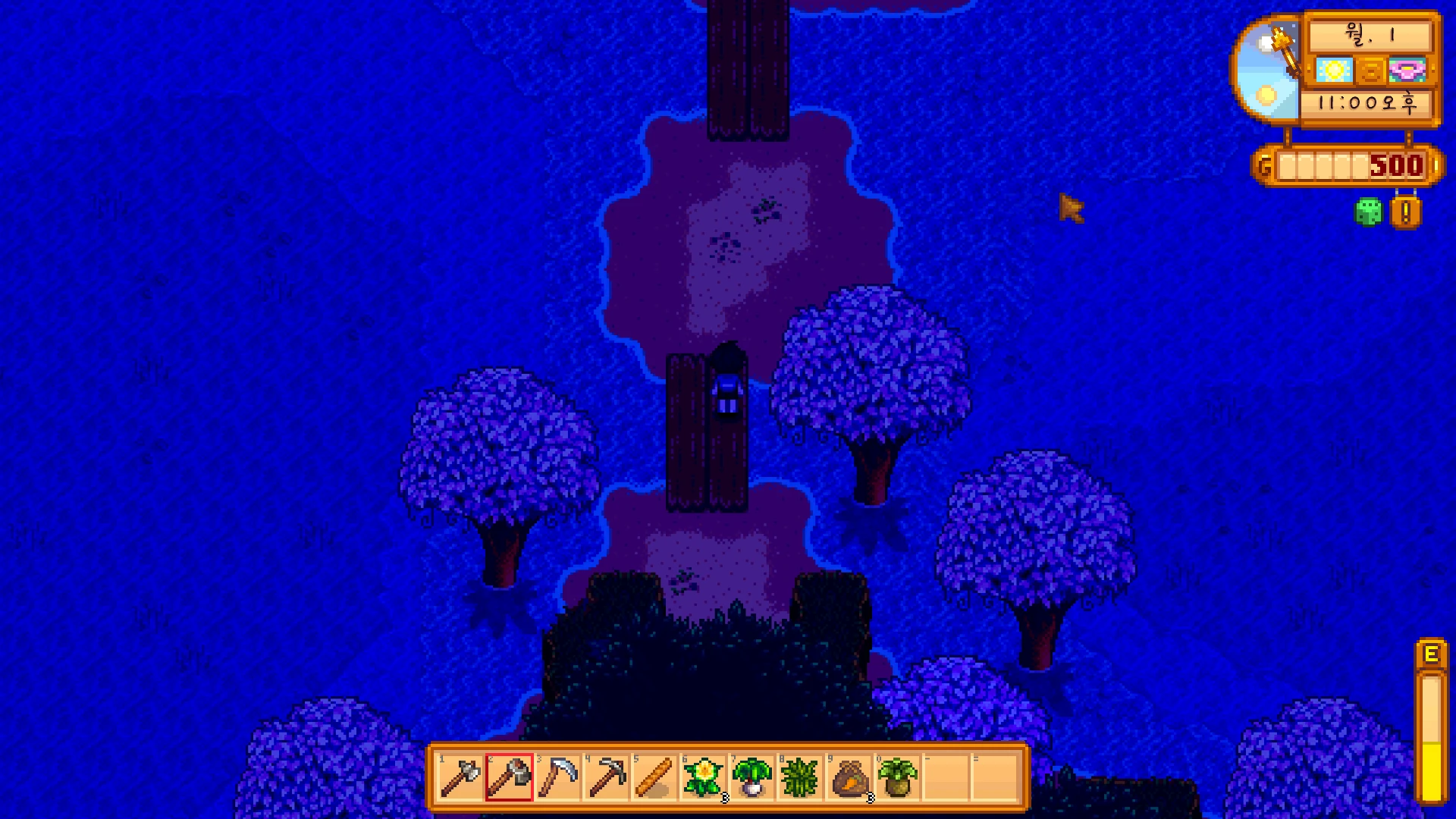Select the carrot seed bag in the hotbar
This screenshot has height=819, width=1456.
[849, 777]
